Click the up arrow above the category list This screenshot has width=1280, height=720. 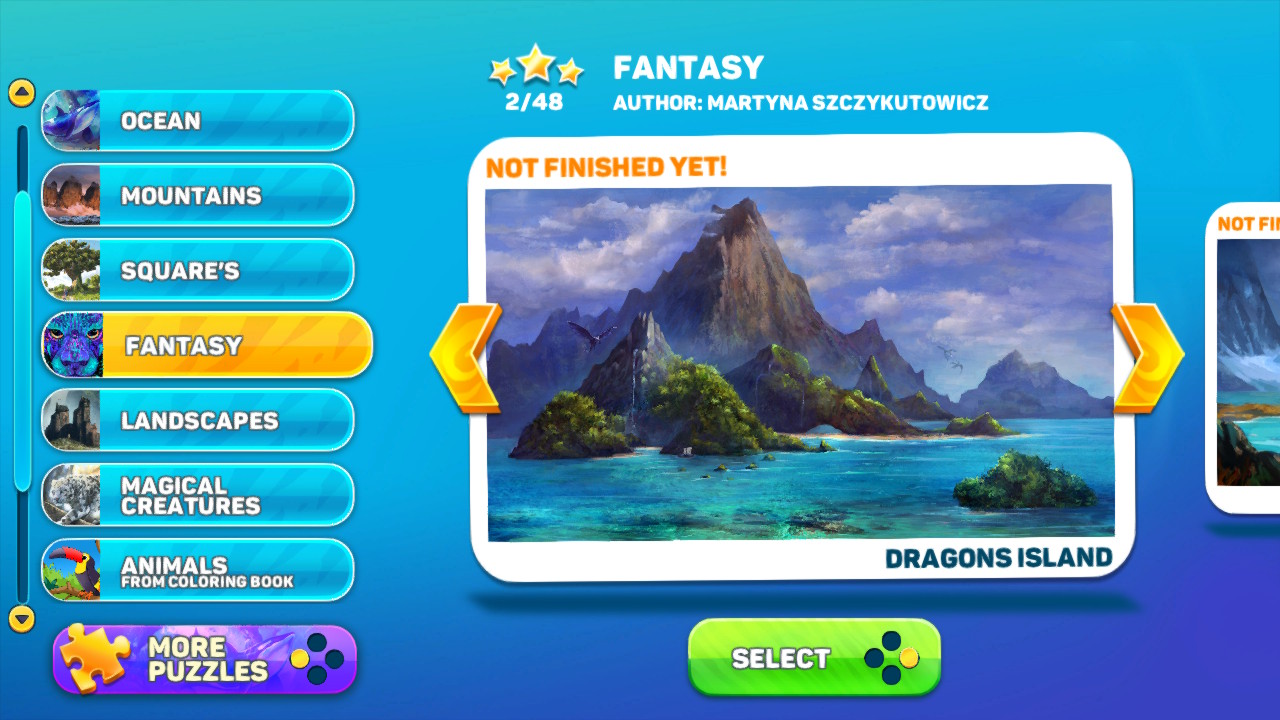[x=20, y=90]
